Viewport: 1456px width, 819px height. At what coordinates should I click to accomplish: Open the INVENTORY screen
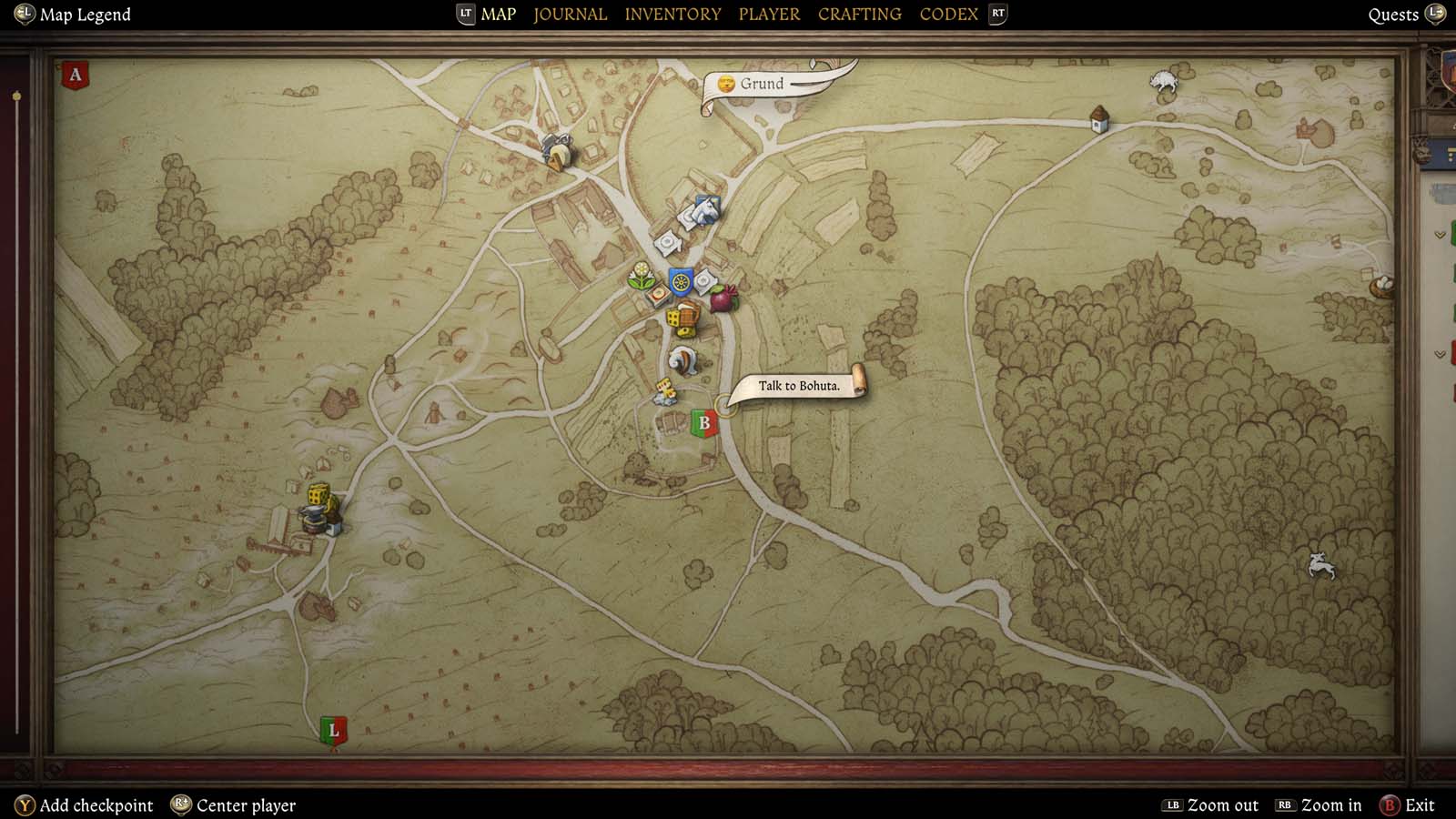[672, 14]
